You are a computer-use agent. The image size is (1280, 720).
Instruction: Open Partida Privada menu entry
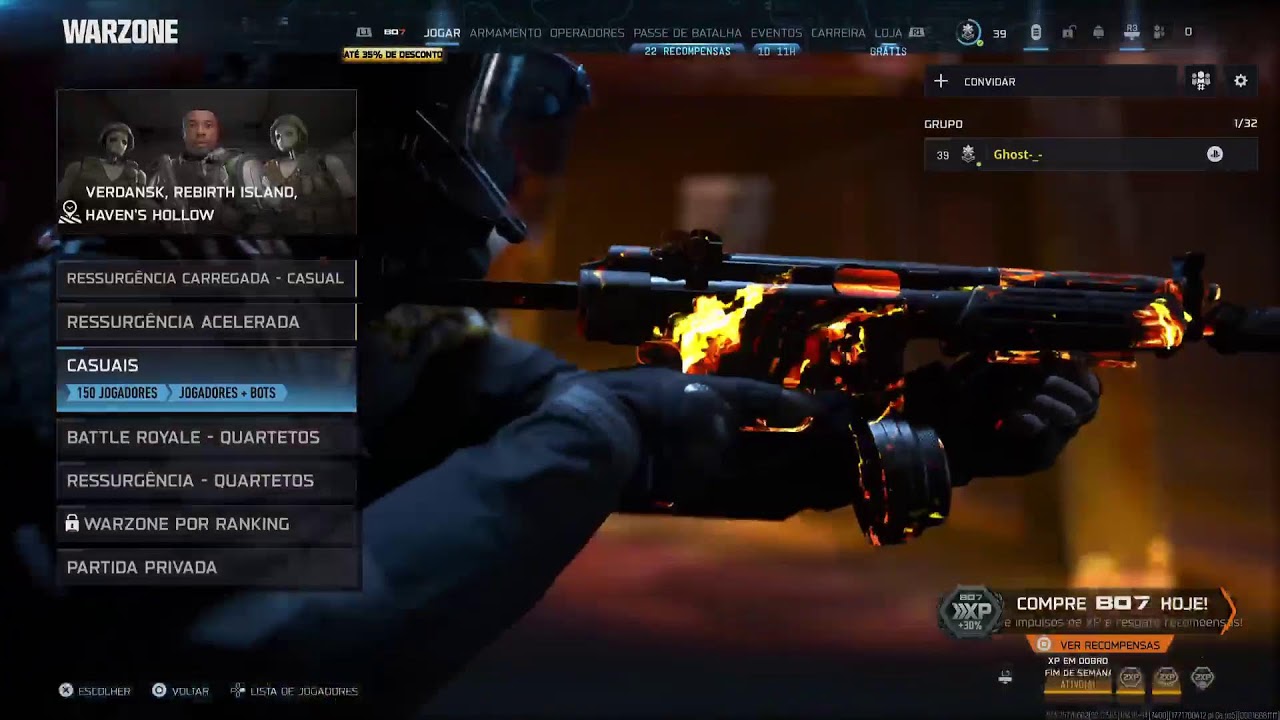pyautogui.click(x=205, y=568)
